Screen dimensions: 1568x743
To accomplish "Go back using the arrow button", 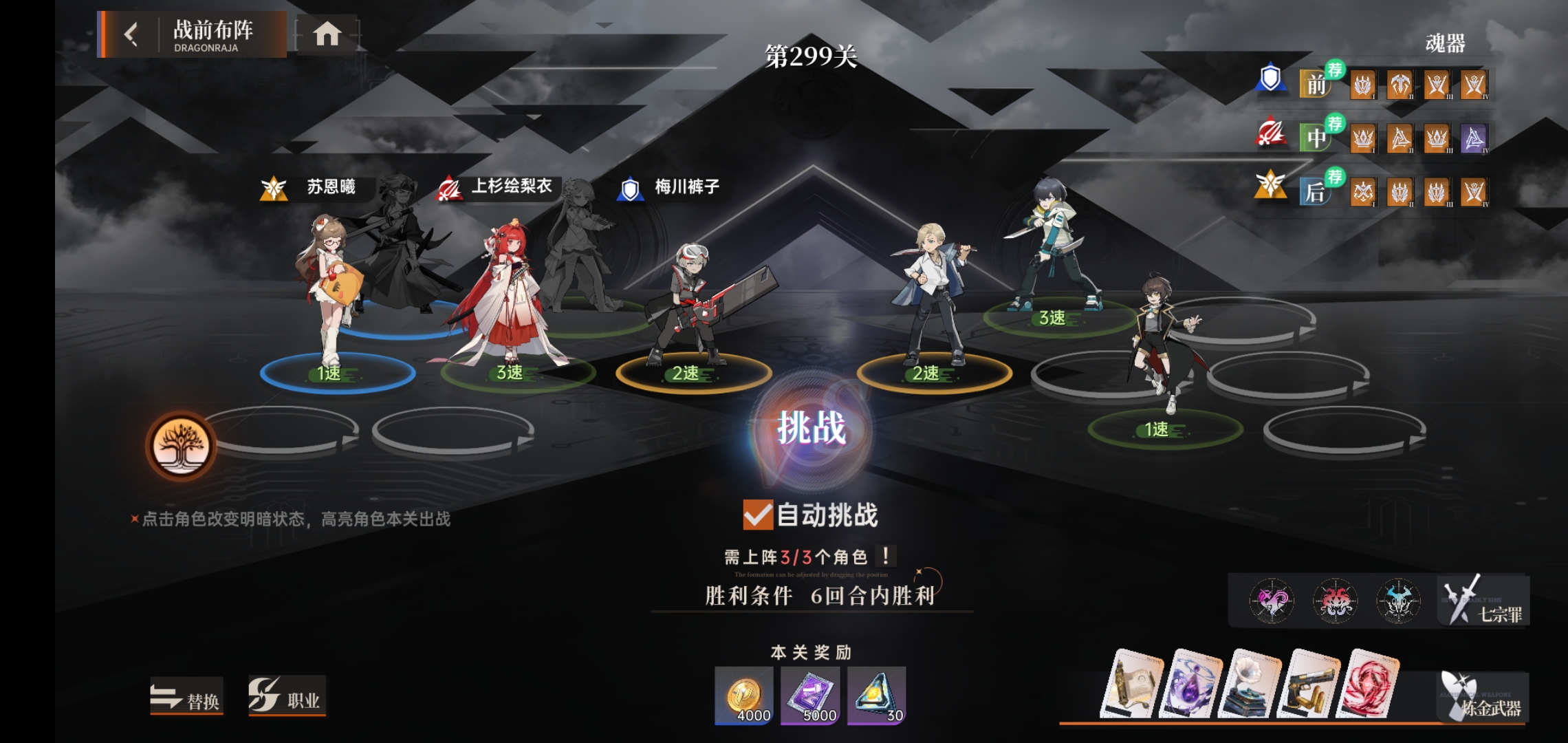I will (x=131, y=34).
